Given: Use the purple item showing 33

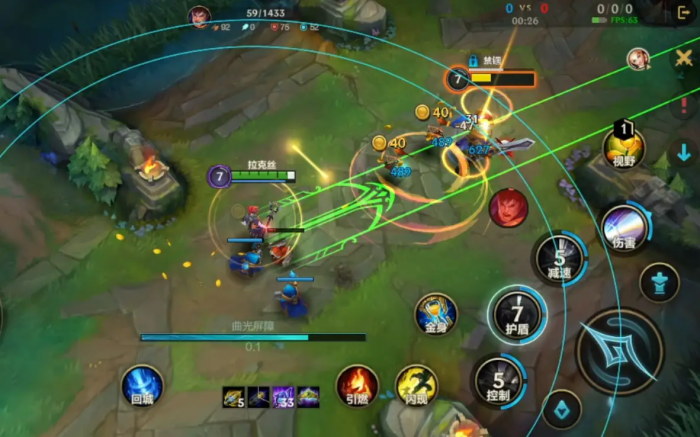Looking at the screenshot, I should point(283,398).
